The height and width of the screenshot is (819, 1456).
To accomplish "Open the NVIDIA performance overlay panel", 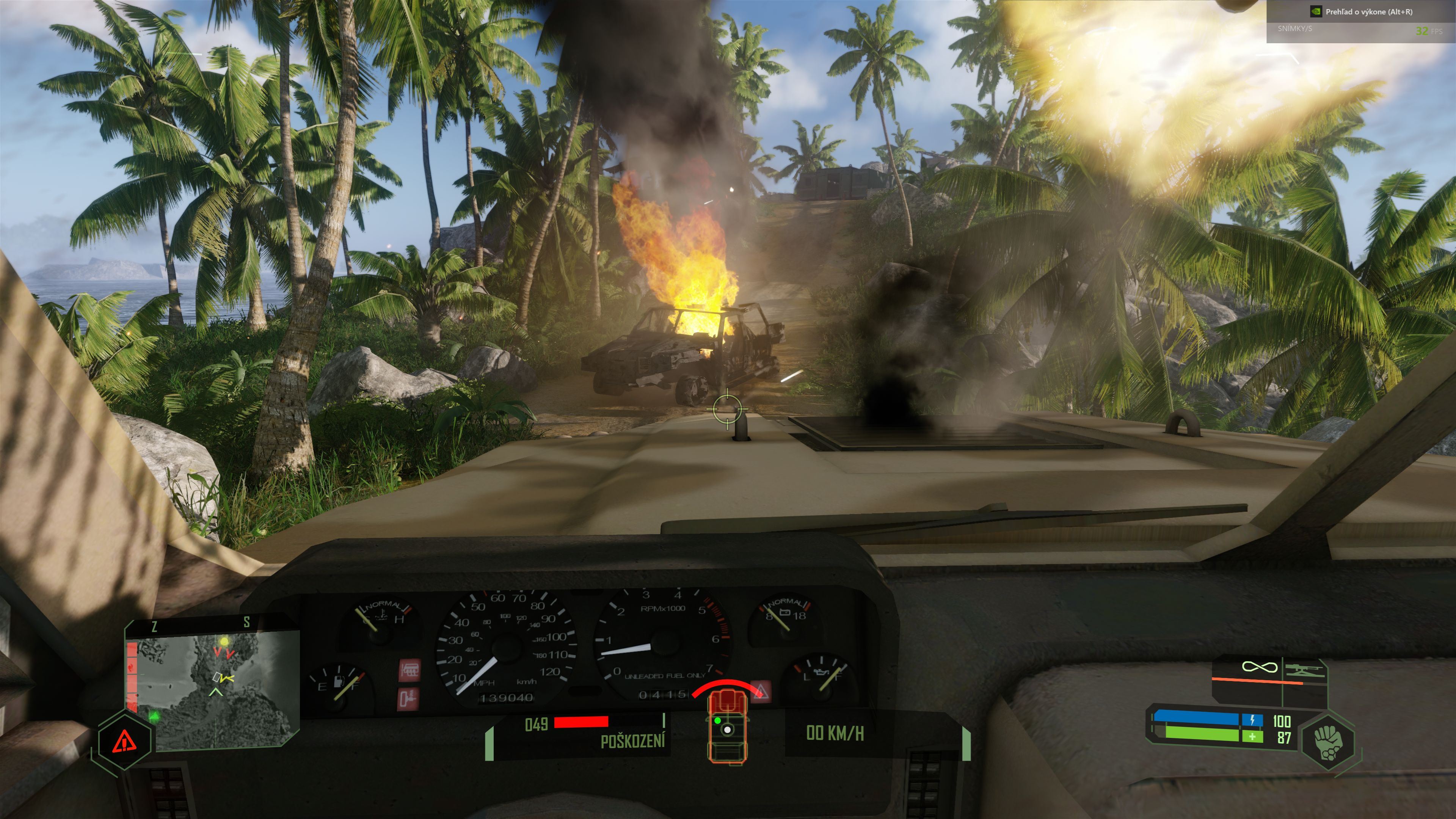I will pos(1361,20).
